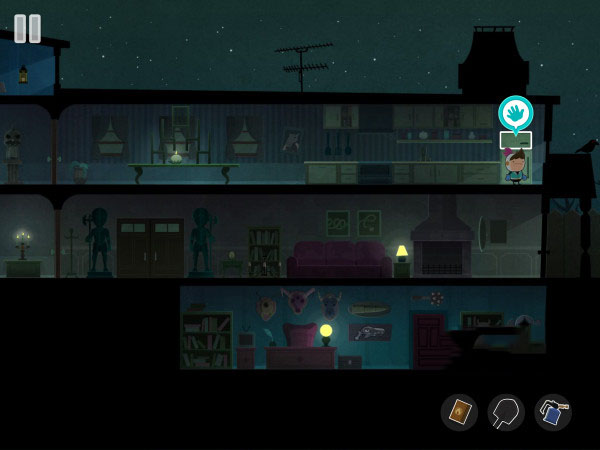Select the blue lighter inventory item

(553, 412)
